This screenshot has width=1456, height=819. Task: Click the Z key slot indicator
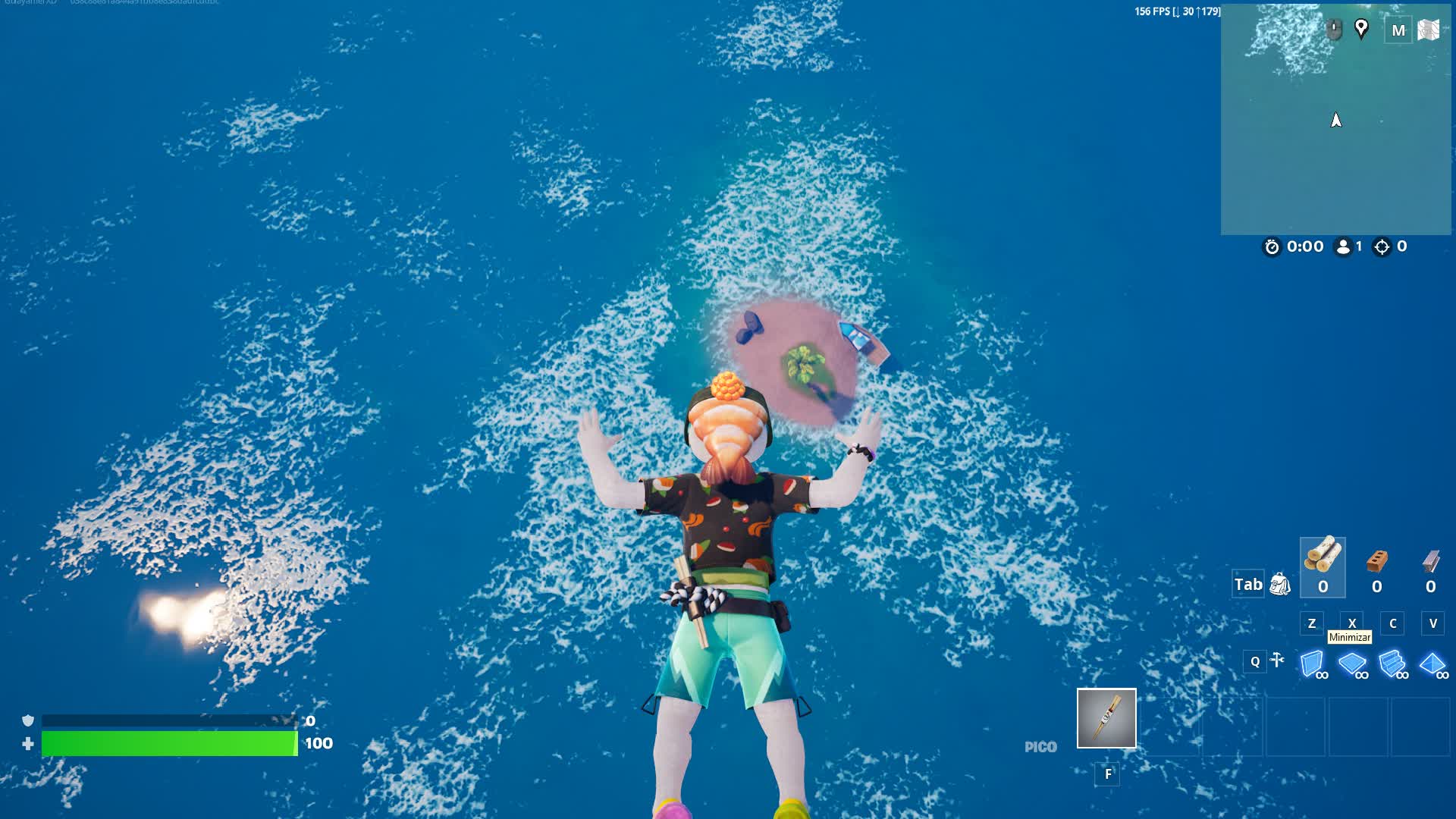[x=1311, y=623]
